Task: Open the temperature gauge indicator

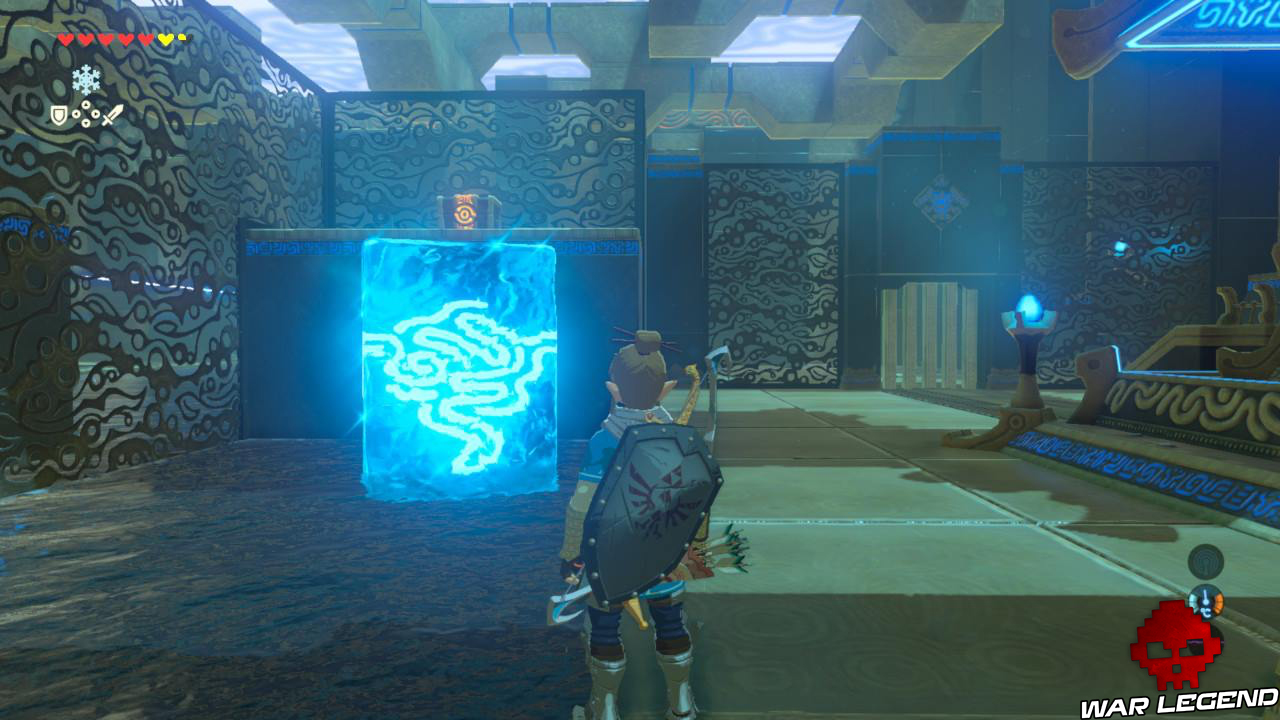Action: click(1206, 603)
